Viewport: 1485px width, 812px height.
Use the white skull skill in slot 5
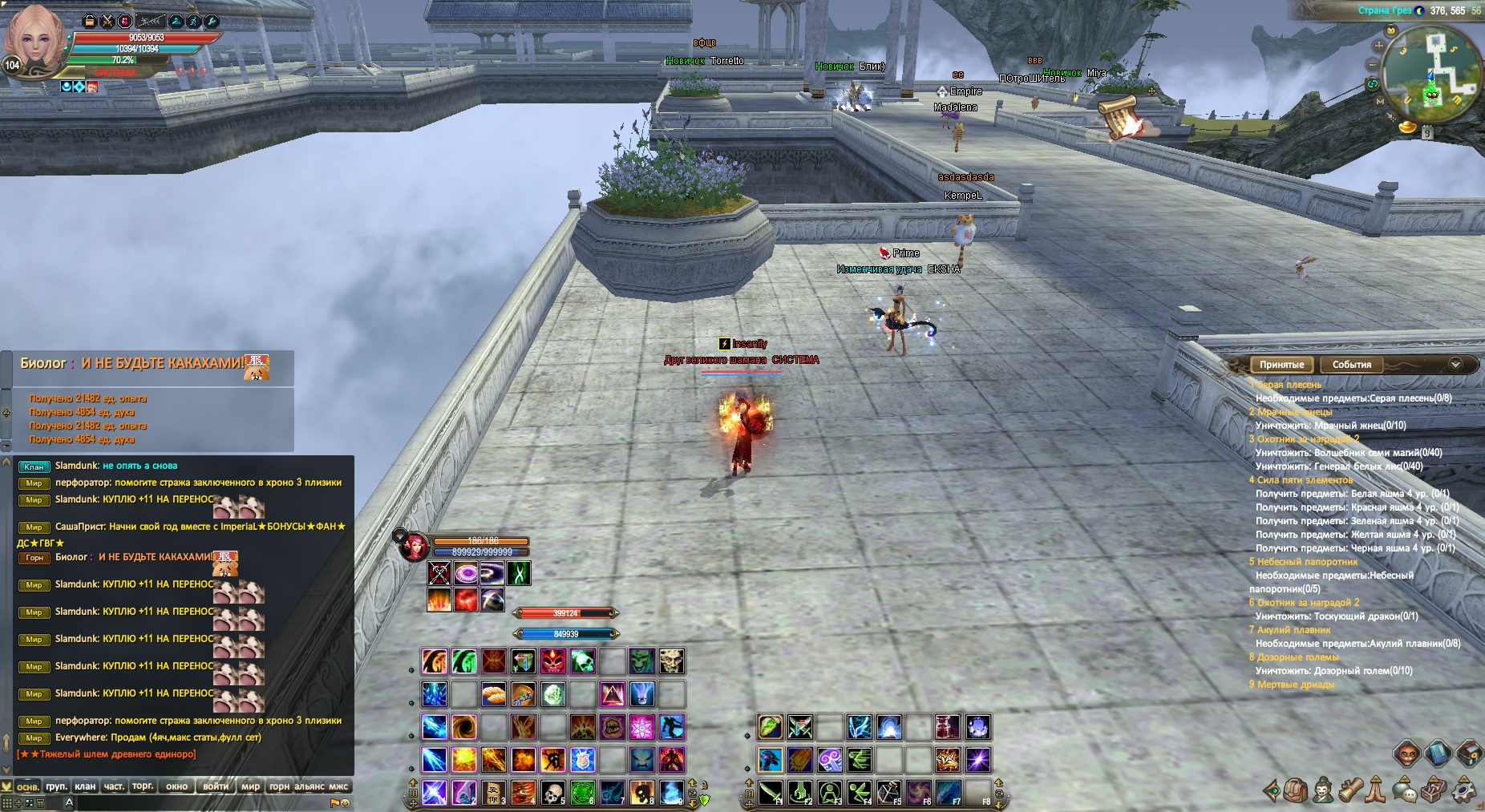tap(552, 792)
